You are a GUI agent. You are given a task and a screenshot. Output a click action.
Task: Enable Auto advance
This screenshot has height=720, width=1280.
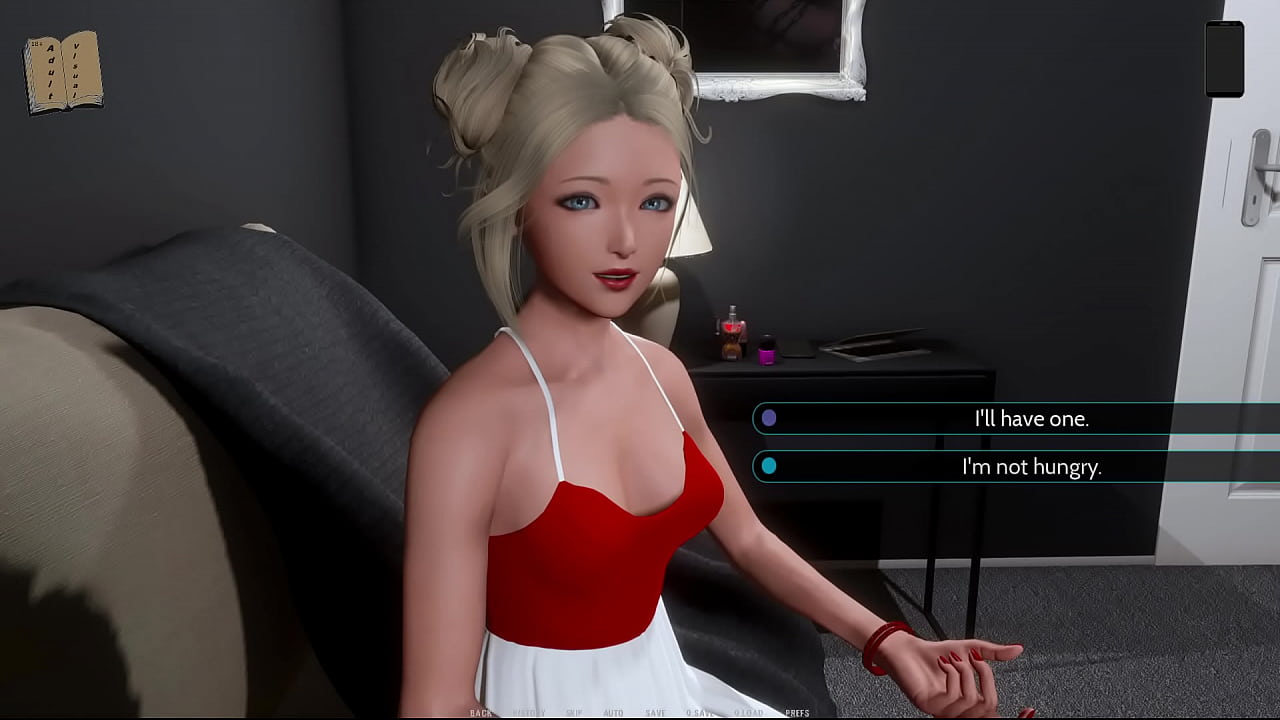coord(613,713)
